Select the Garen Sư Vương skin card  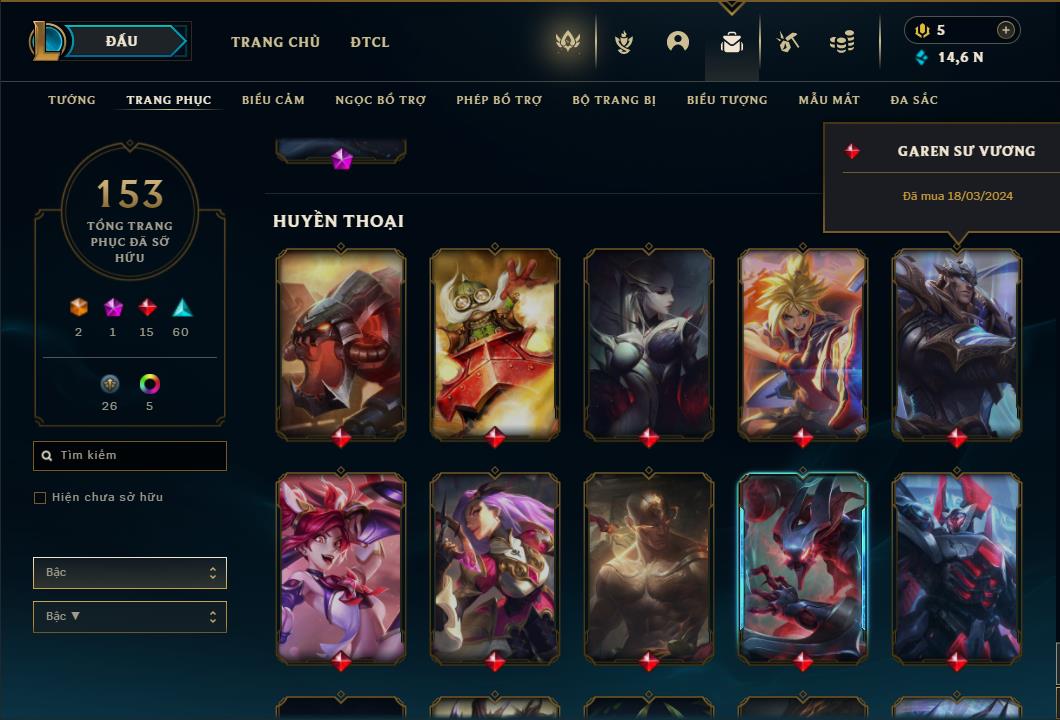tap(957, 343)
